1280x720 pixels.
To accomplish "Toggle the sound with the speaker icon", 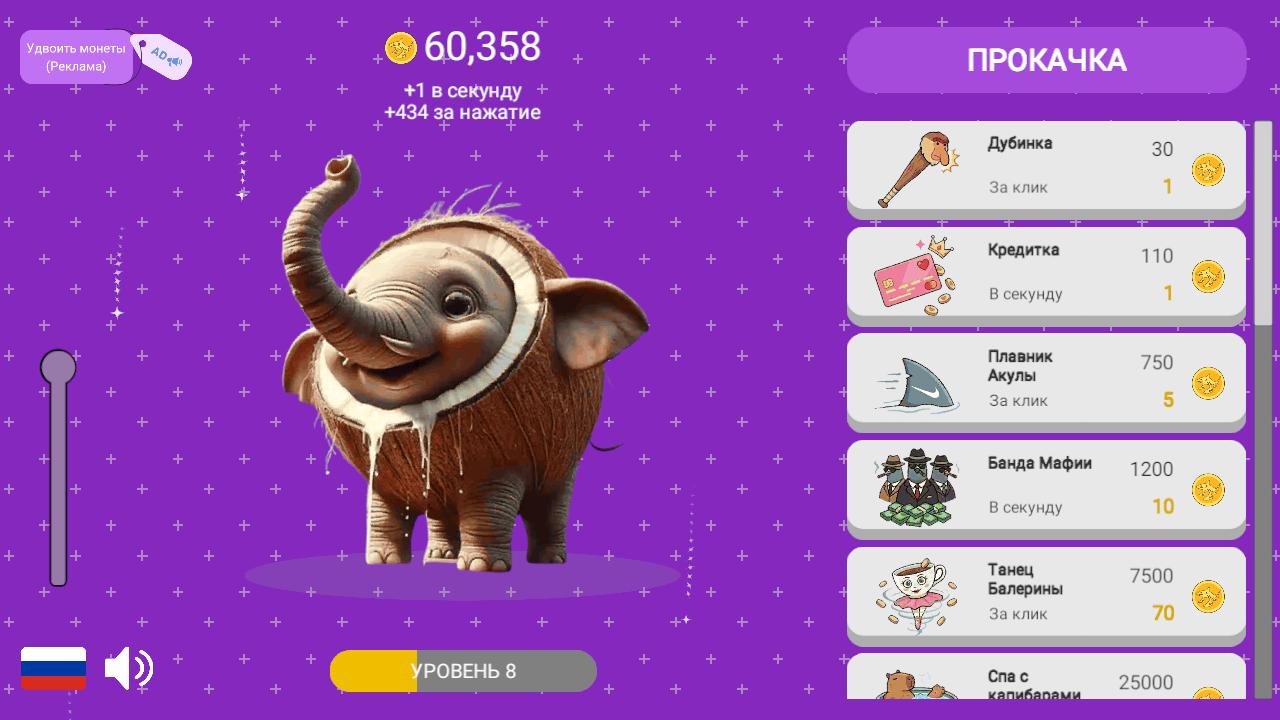I will coord(129,668).
